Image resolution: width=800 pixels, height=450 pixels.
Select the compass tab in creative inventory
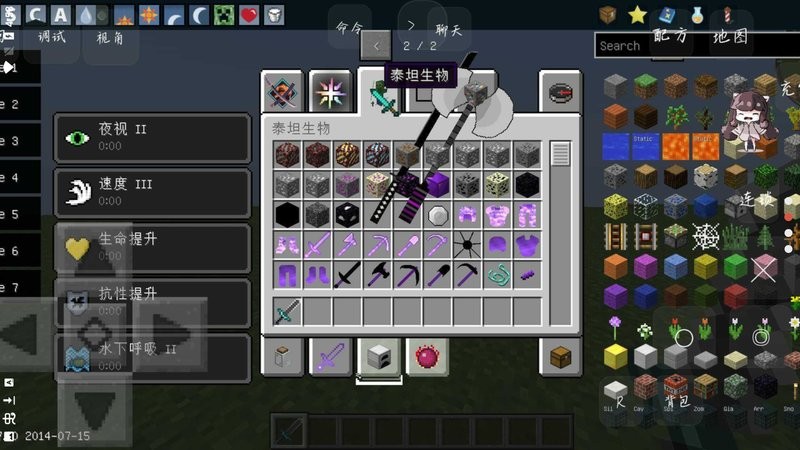coord(560,92)
